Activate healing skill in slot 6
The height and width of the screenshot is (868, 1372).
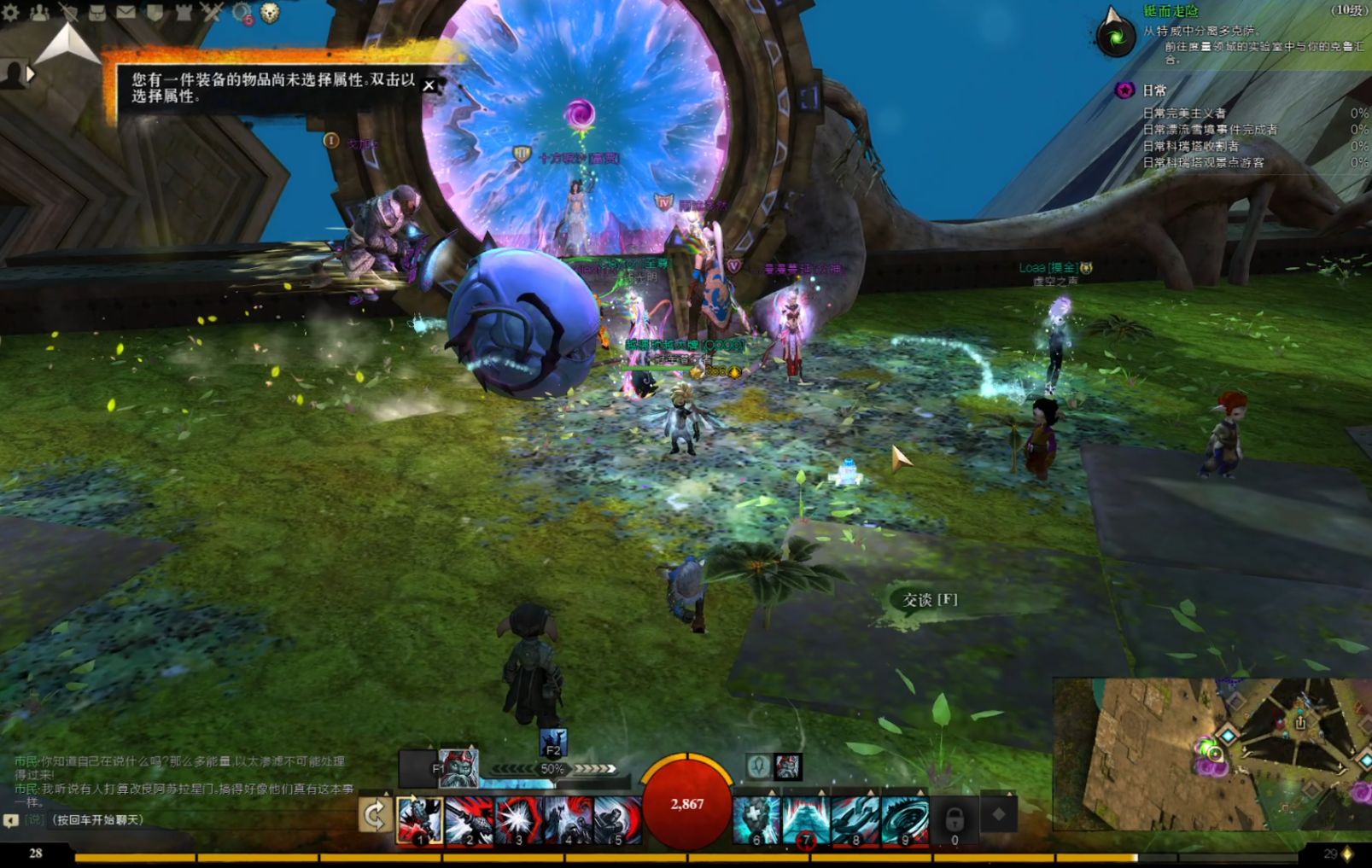(x=756, y=821)
